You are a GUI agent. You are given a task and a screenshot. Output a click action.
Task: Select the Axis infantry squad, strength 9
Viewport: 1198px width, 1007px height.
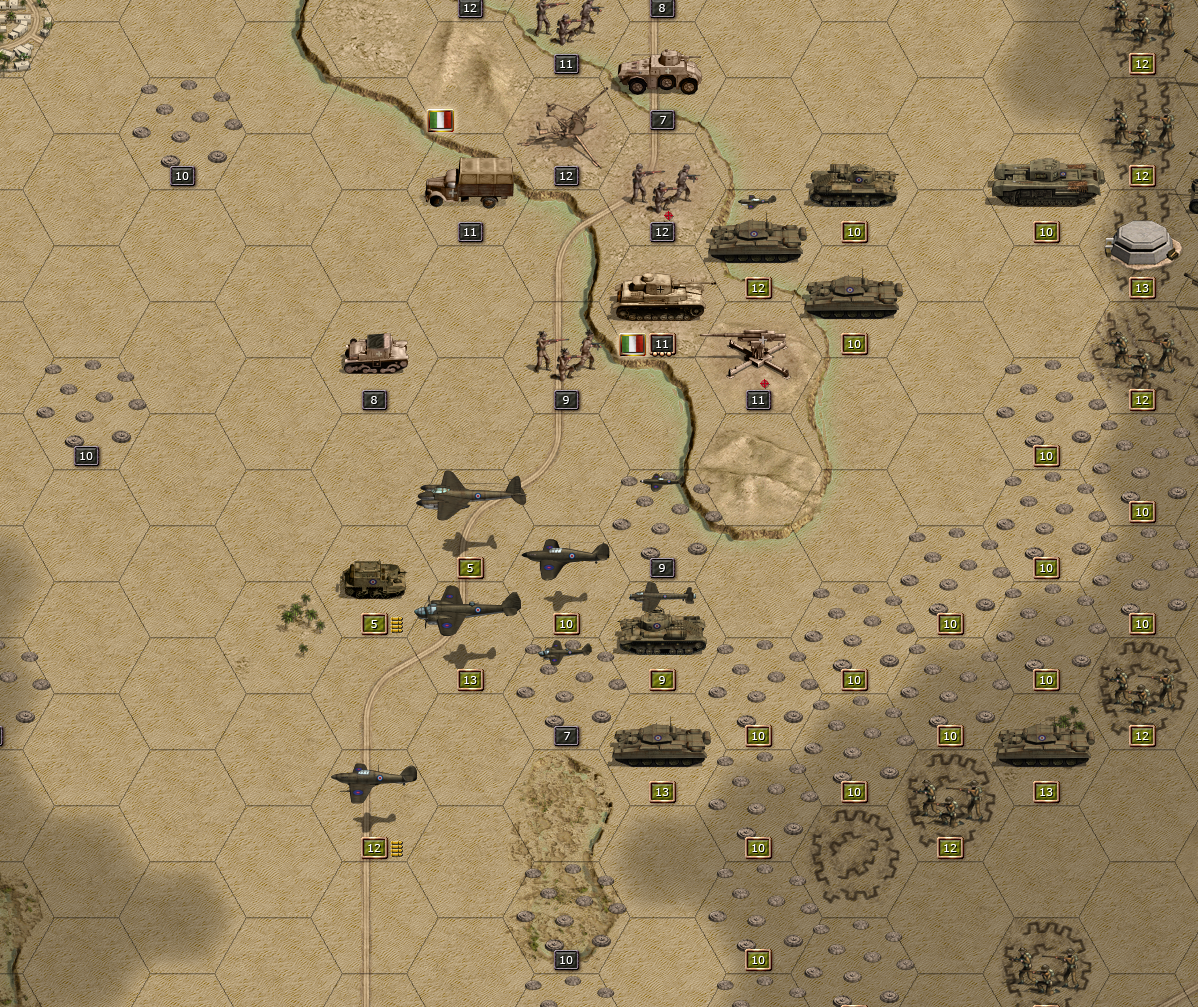(x=565, y=353)
